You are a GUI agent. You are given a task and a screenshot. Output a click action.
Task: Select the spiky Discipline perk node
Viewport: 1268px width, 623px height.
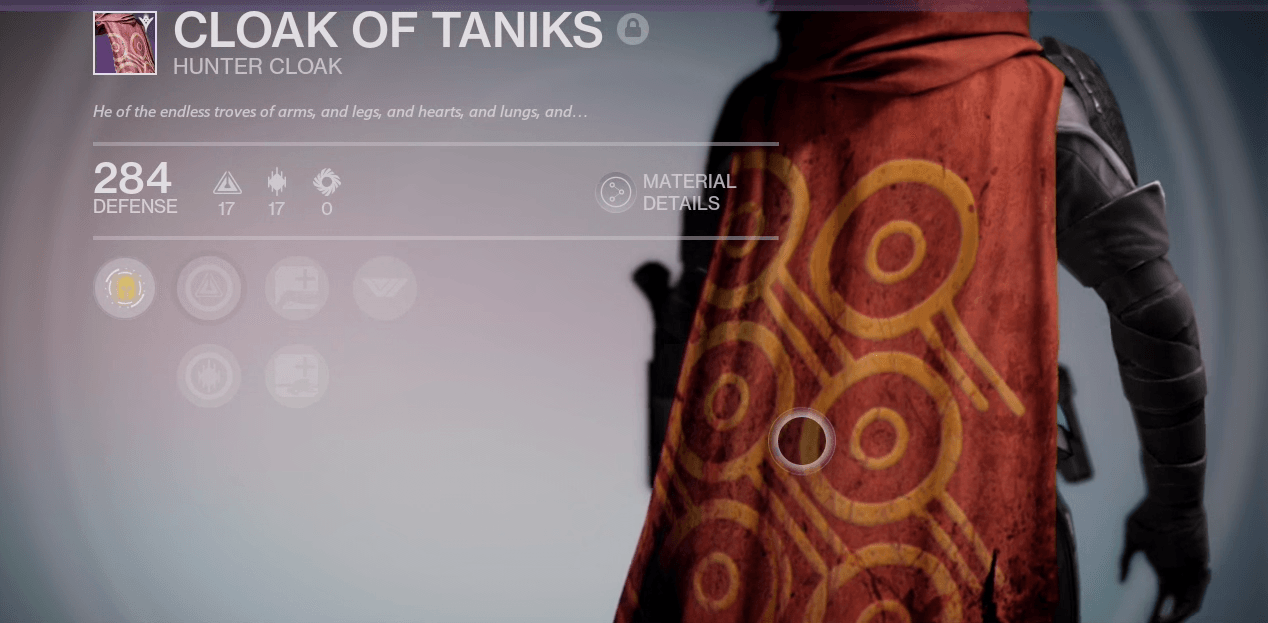(209, 377)
